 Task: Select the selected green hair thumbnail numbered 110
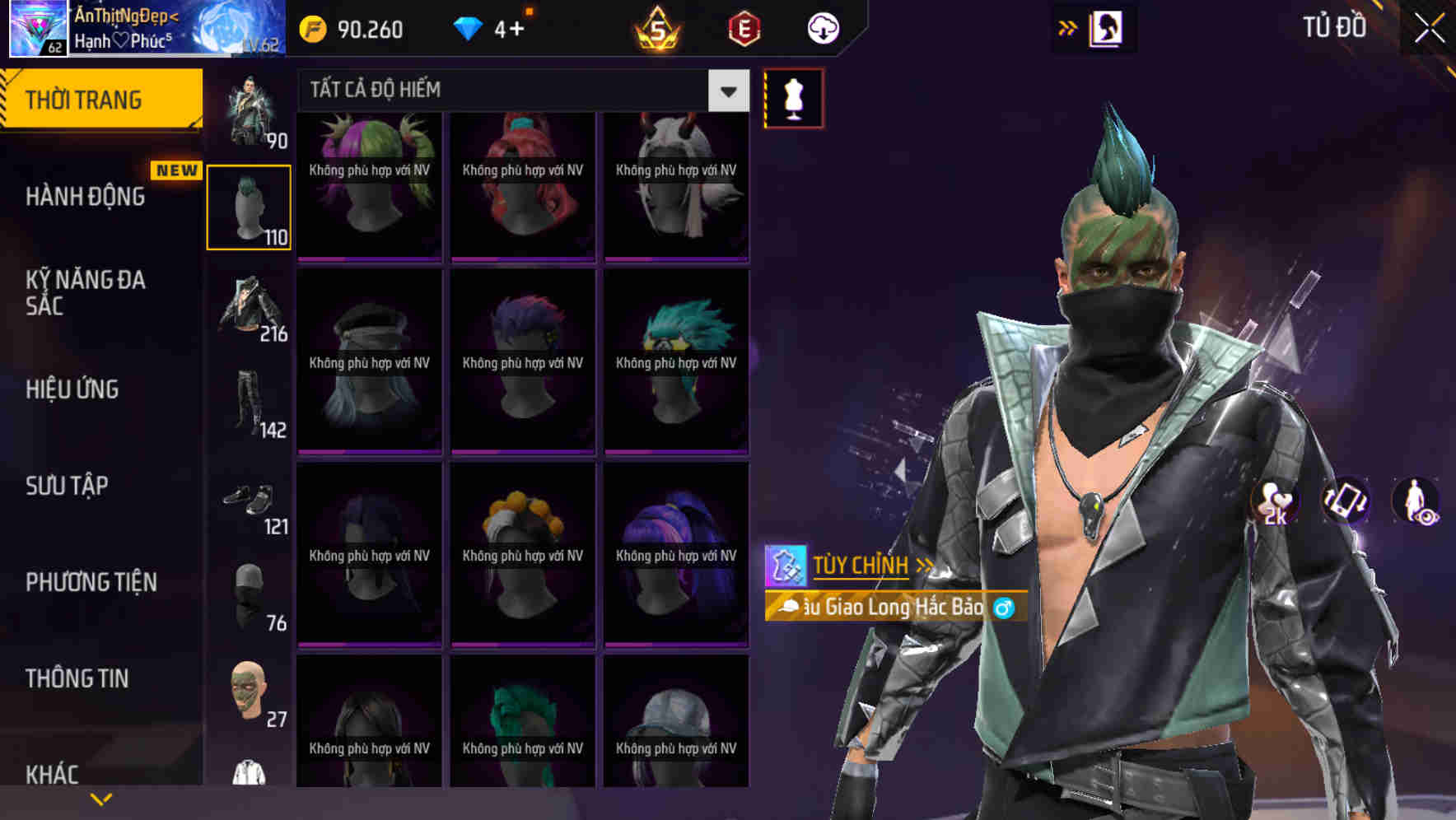[x=250, y=206]
